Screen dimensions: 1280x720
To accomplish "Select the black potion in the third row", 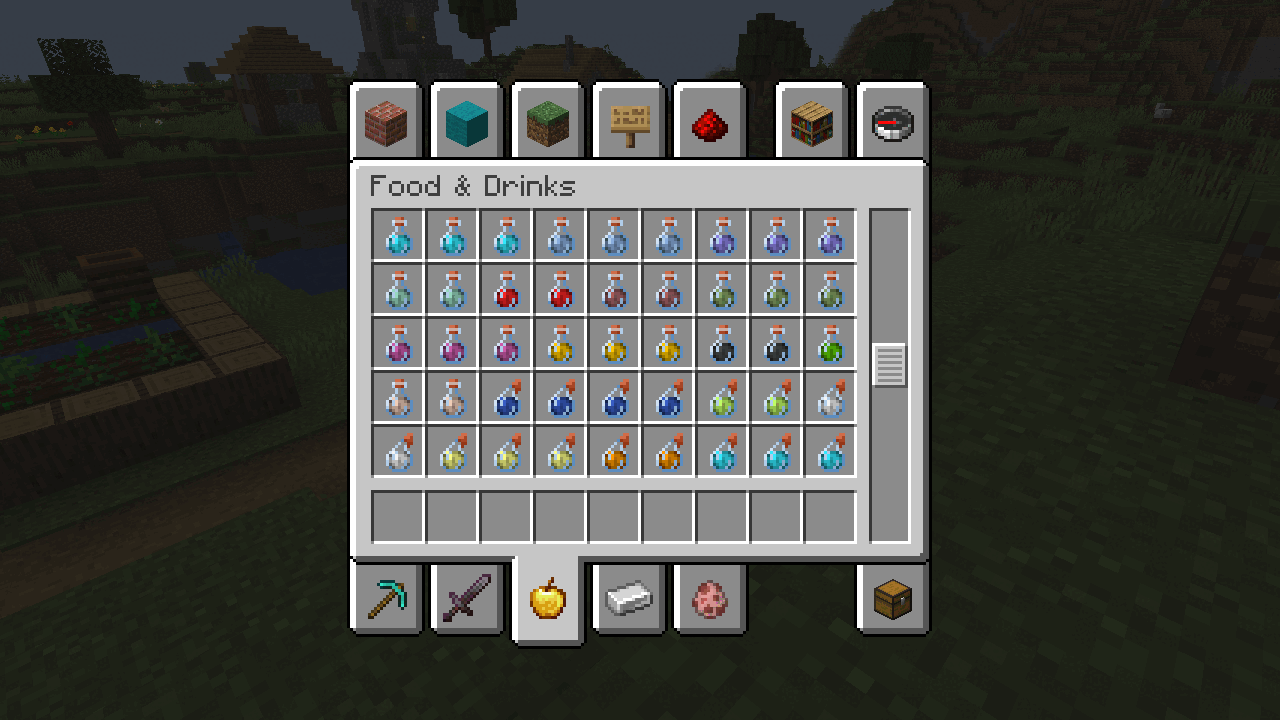I will (x=722, y=345).
